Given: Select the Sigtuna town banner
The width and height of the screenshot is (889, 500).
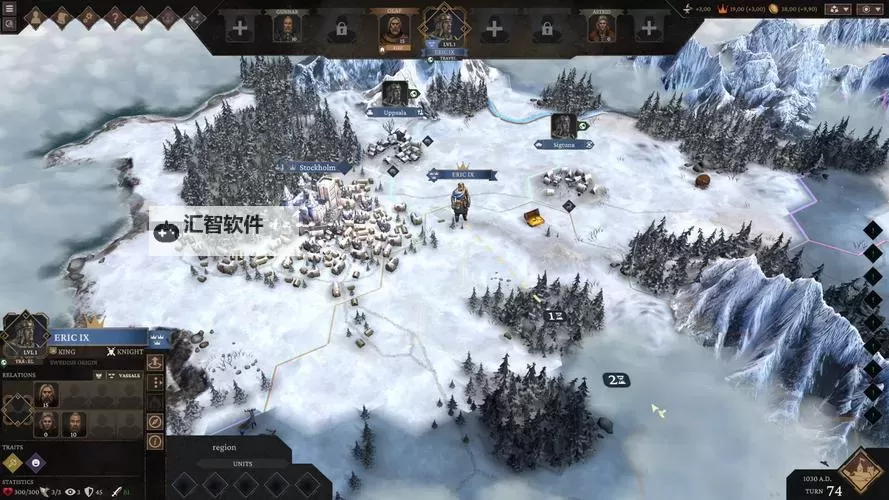Looking at the screenshot, I should 564,143.
